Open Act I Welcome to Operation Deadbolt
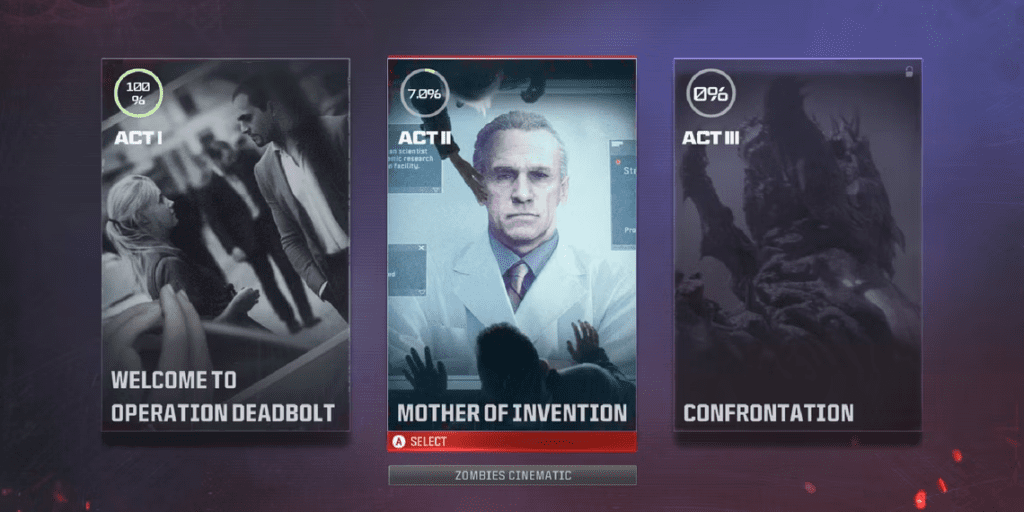Screen dimensions: 1024x512 coord(225,245)
